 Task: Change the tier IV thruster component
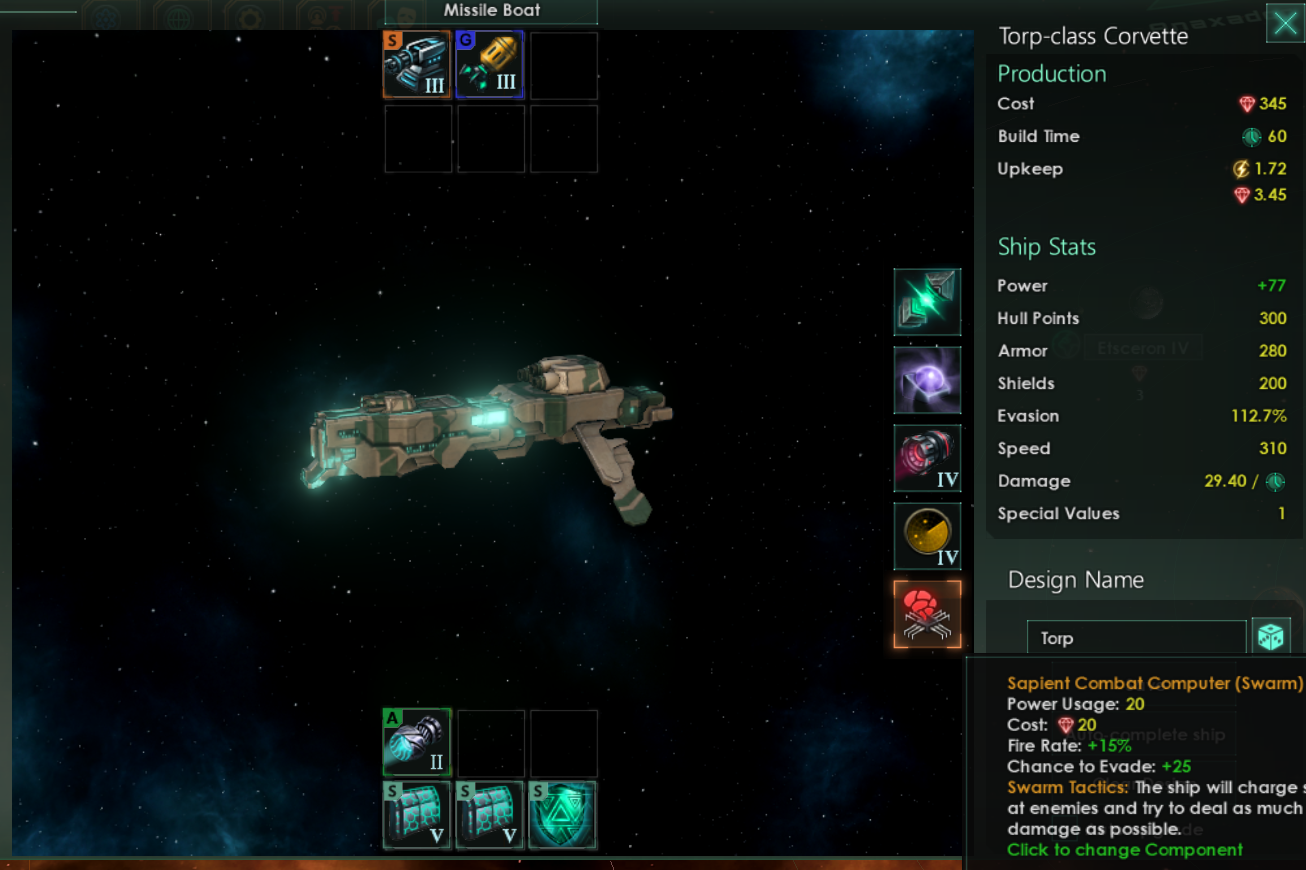coord(927,458)
